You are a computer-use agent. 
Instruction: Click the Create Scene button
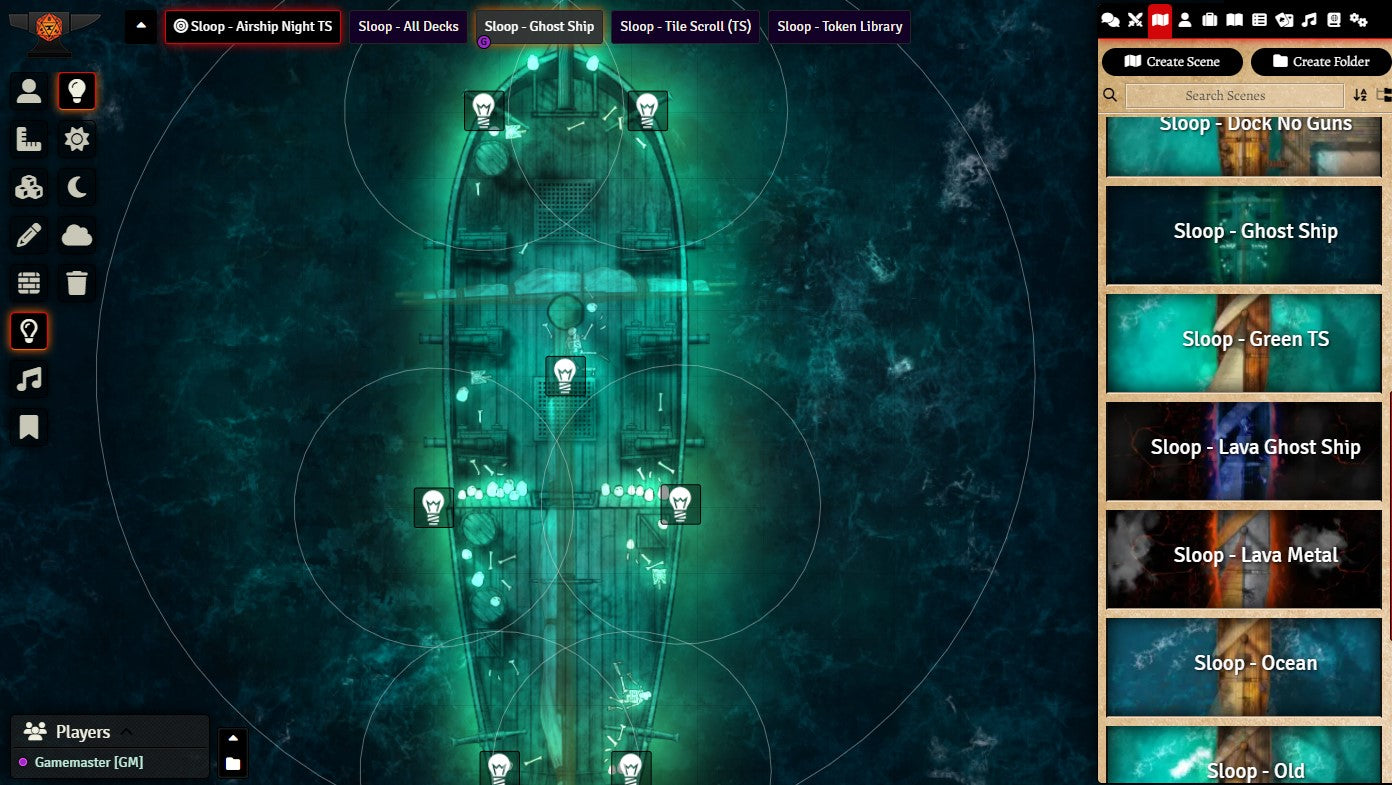[x=1172, y=62]
